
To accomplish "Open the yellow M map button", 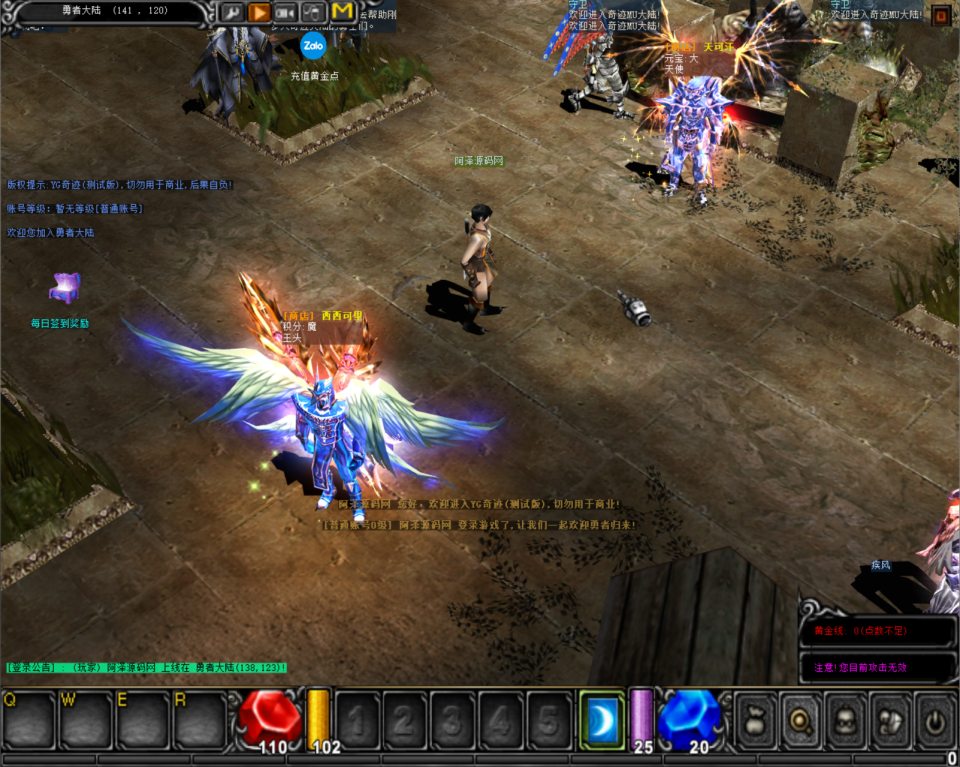I will click(x=342, y=12).
